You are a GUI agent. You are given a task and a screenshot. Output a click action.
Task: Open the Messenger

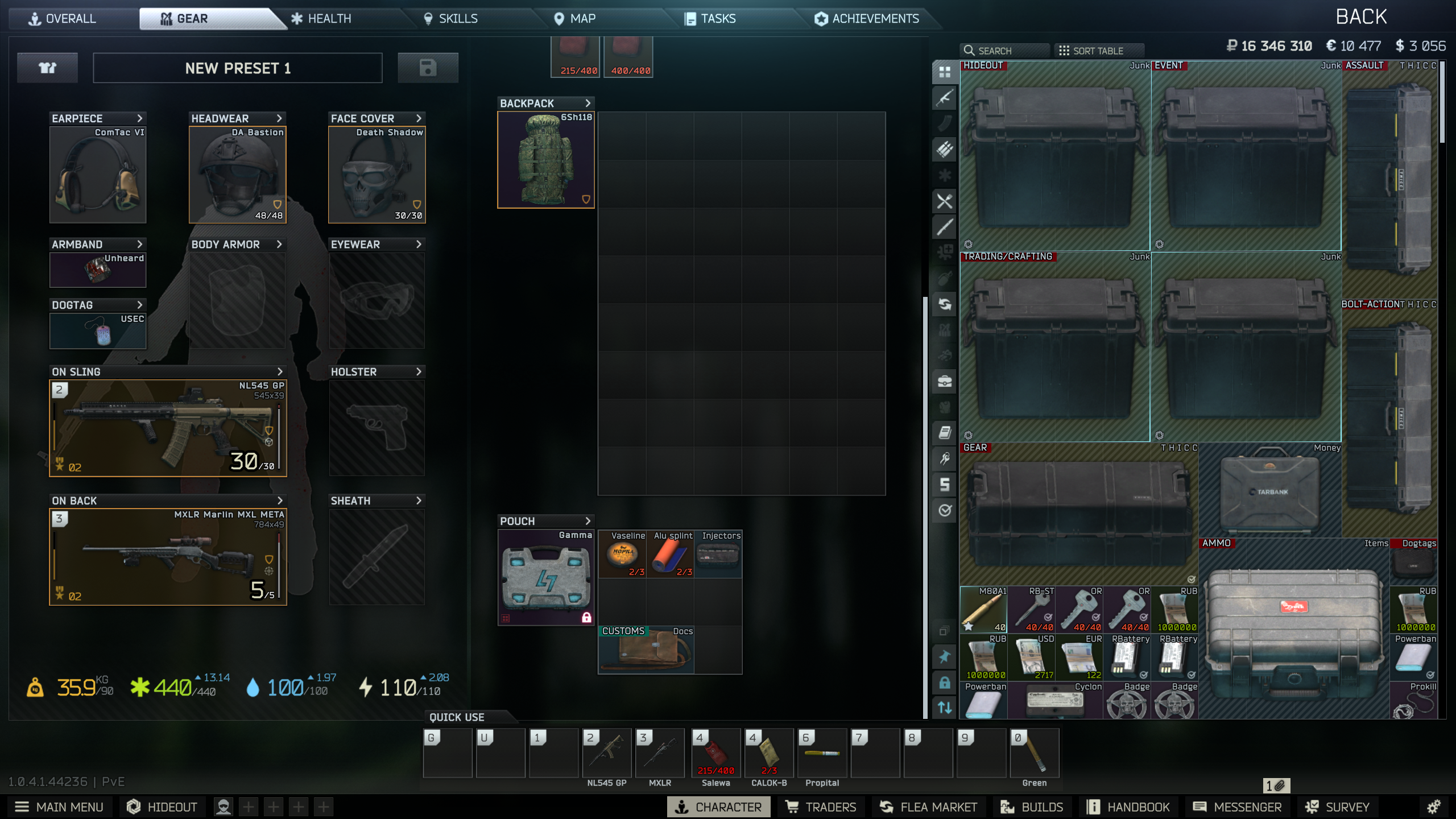pyautogui.click(x=1237, y=807)
